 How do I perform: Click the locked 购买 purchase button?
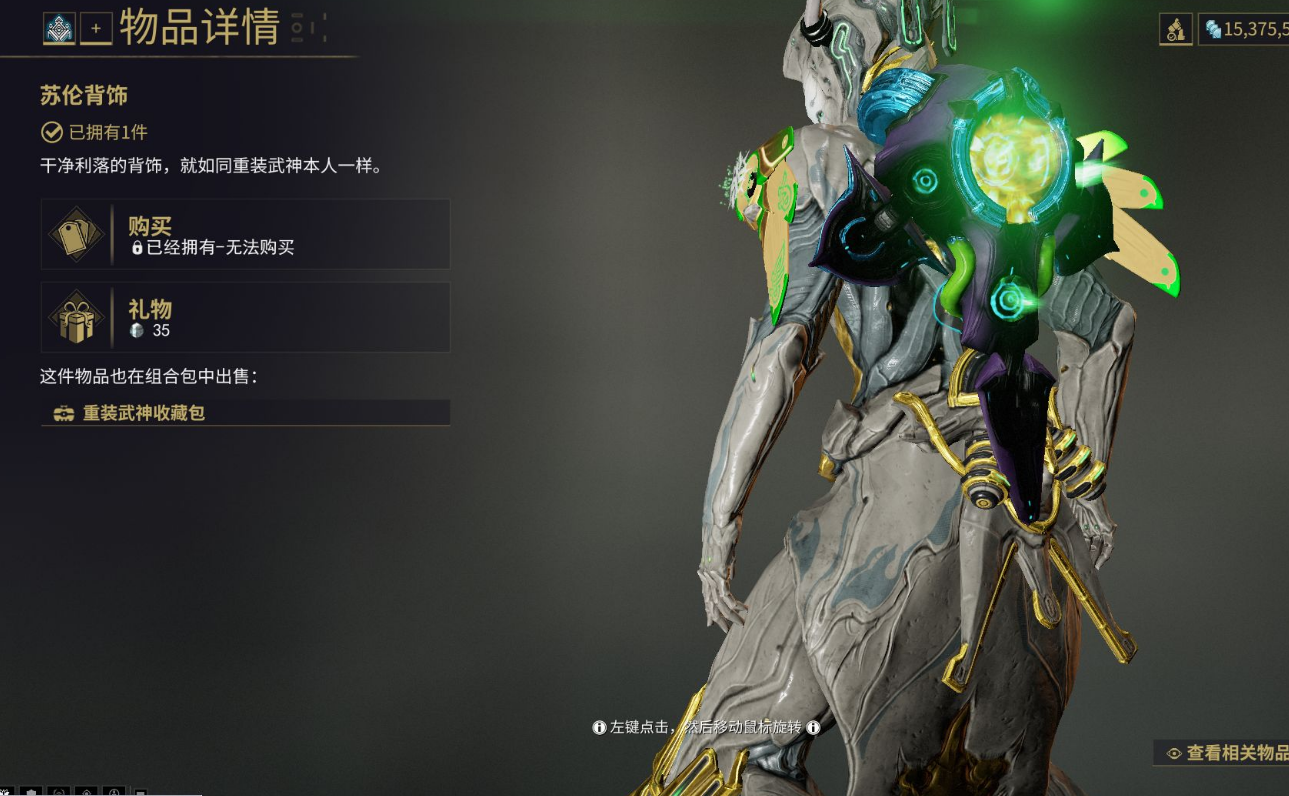245,234
